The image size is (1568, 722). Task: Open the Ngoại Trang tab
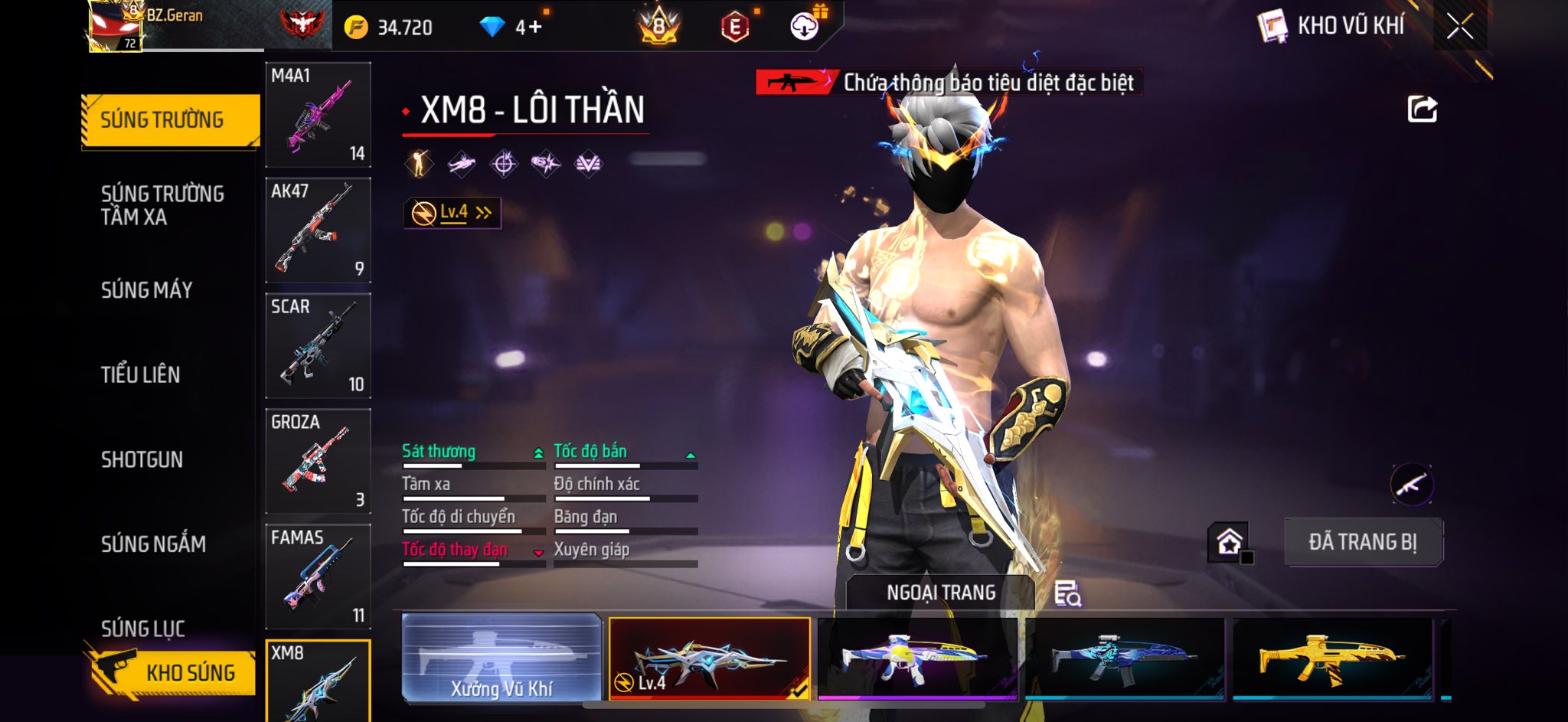940,593
